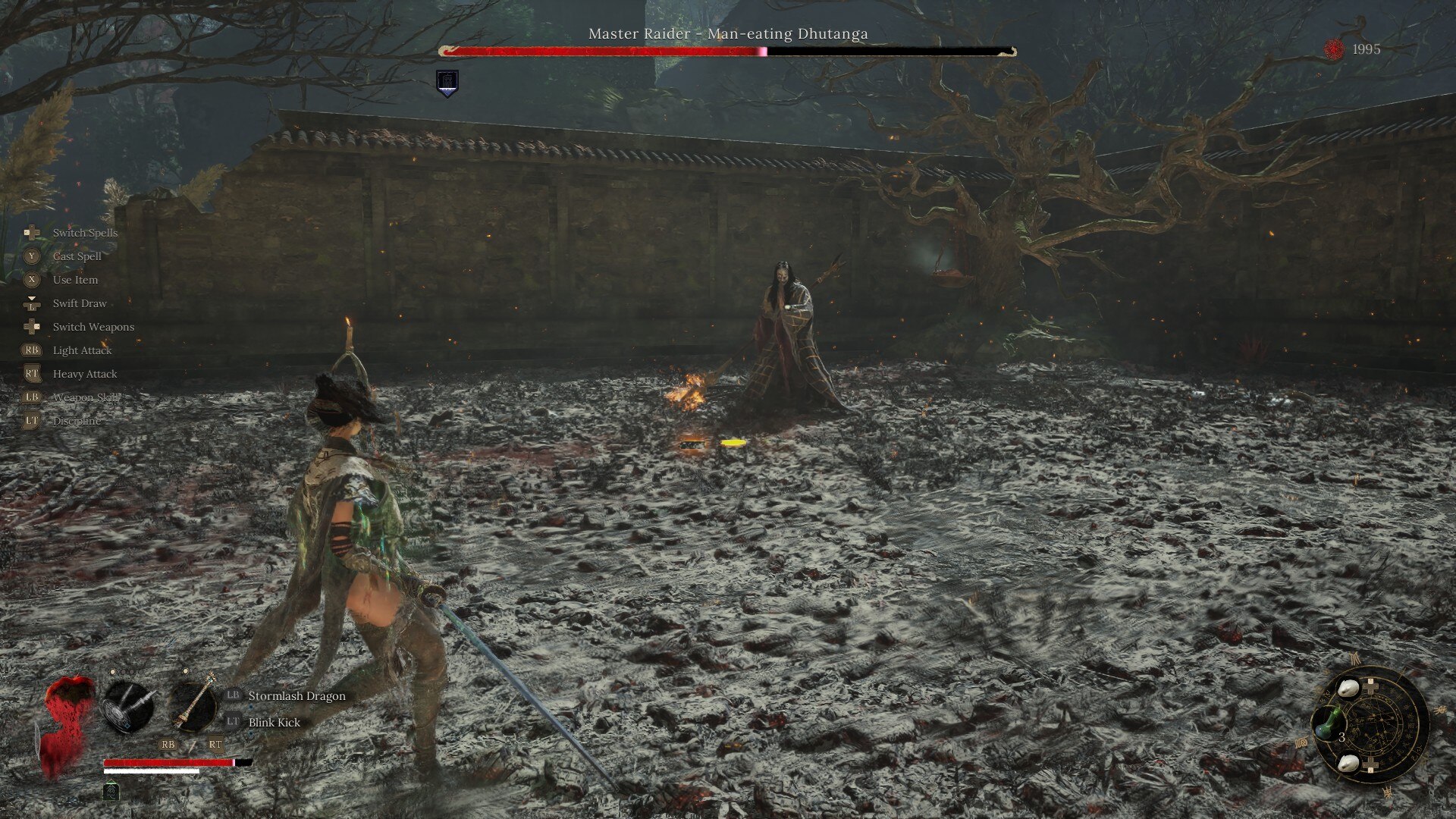
Task: Click the Heavy Attack action entry
Action: coord(83,374)
